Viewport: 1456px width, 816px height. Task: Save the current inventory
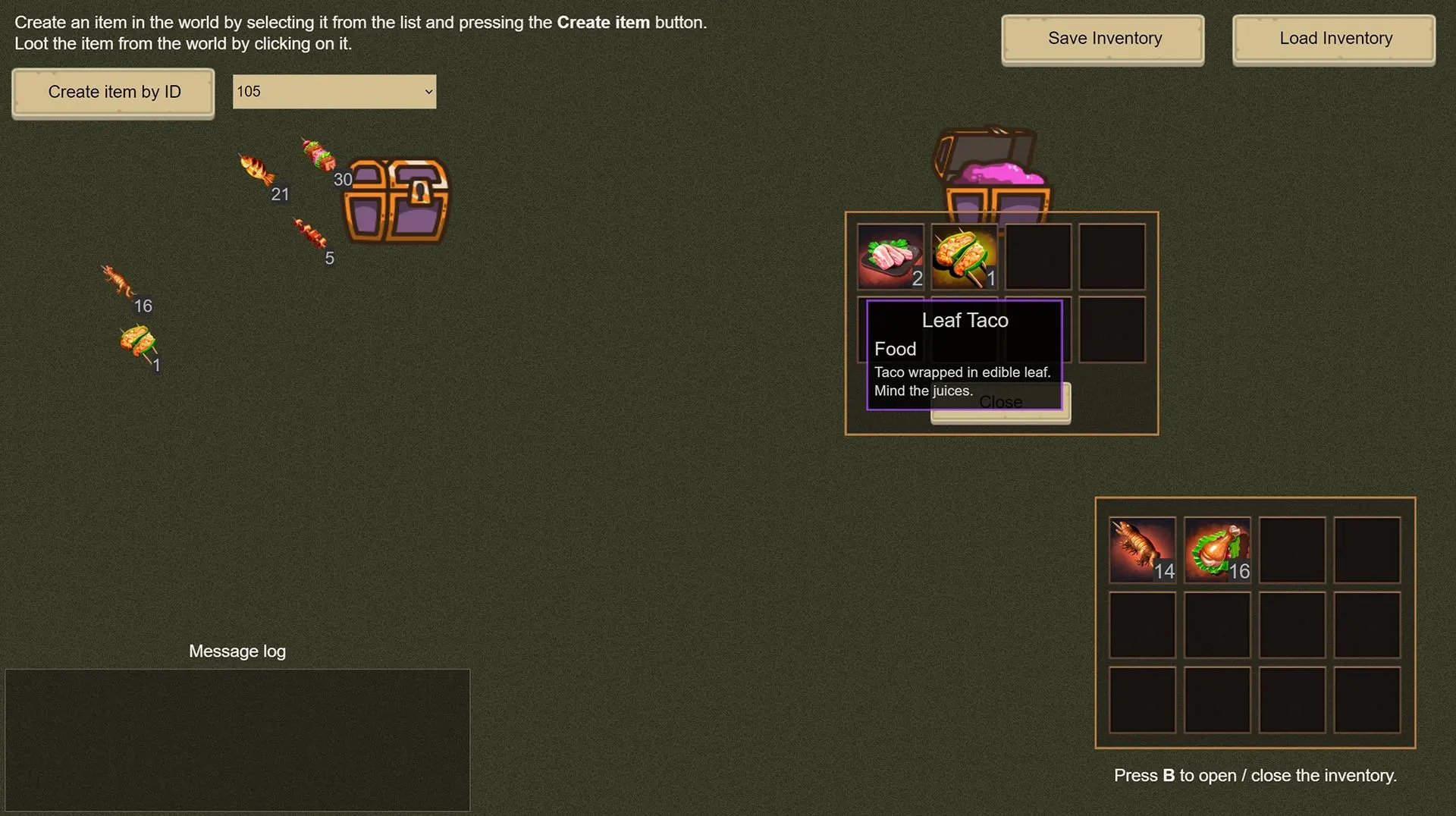click(x=1103, y=39)
